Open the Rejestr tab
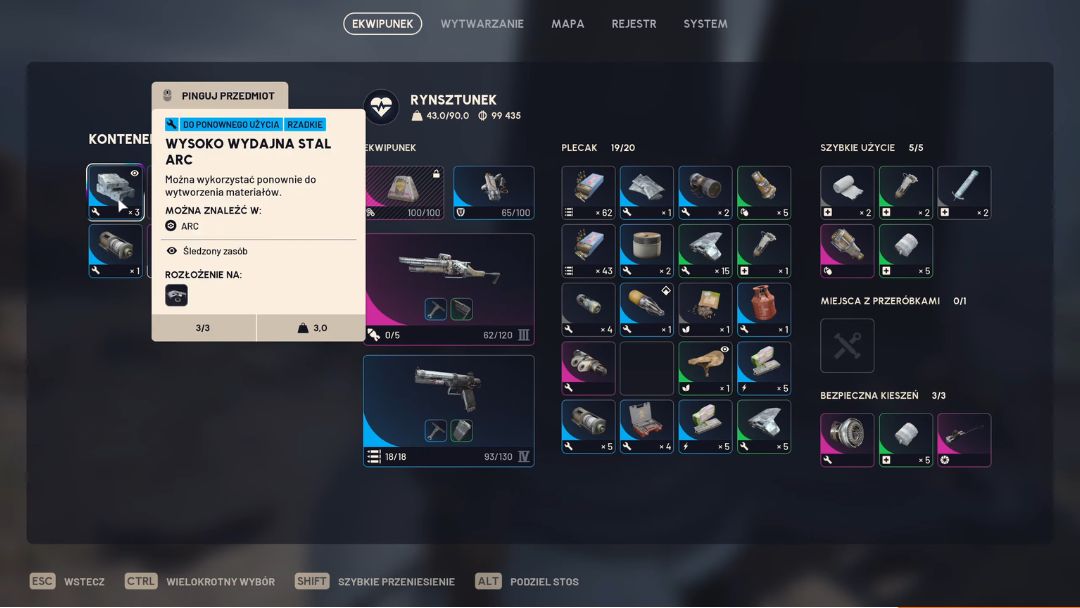Image resolution: width=1080 pixels, height=608 pixels. coord(634,24)
